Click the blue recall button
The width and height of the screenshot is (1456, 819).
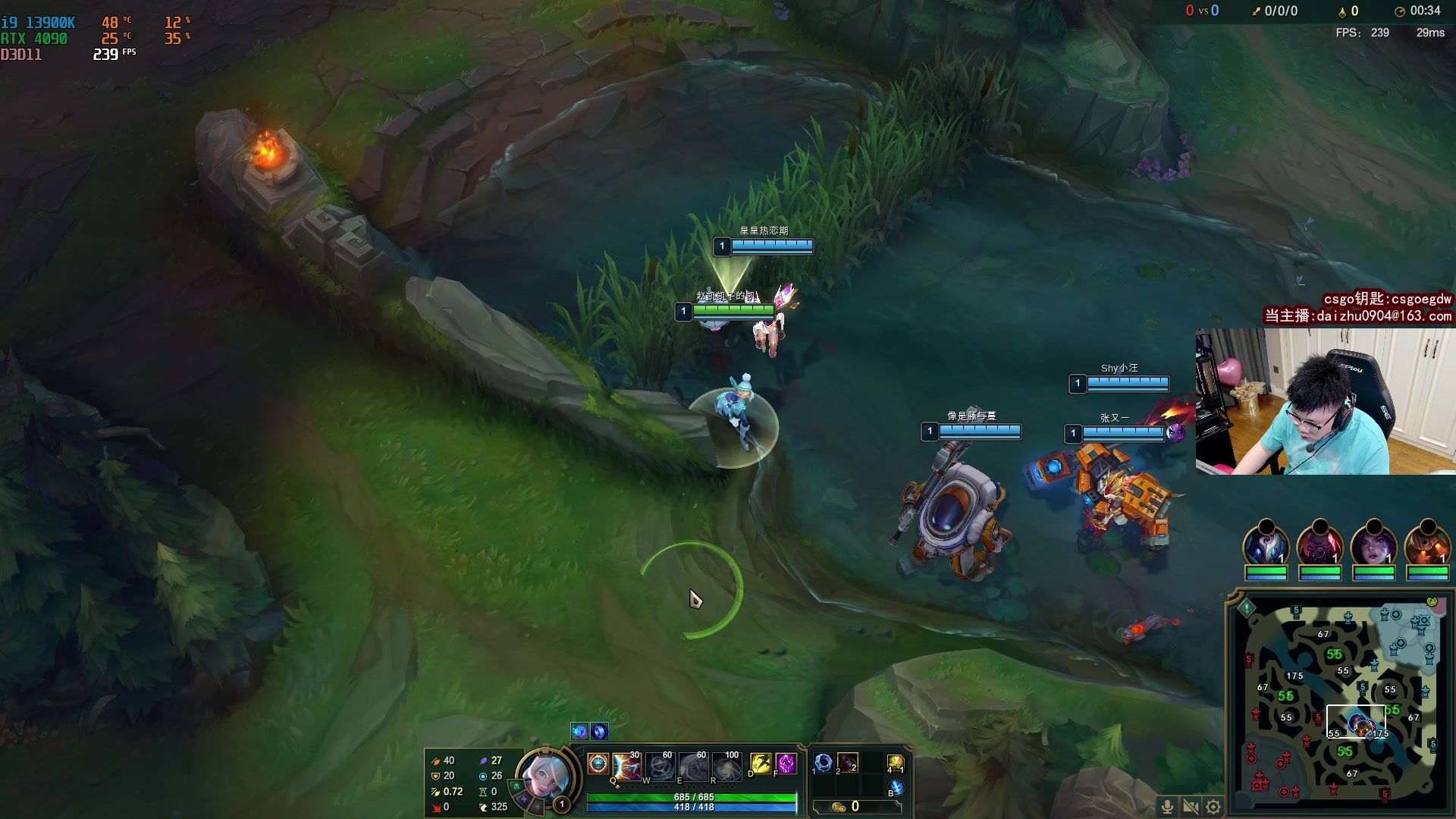coord(896,788)
